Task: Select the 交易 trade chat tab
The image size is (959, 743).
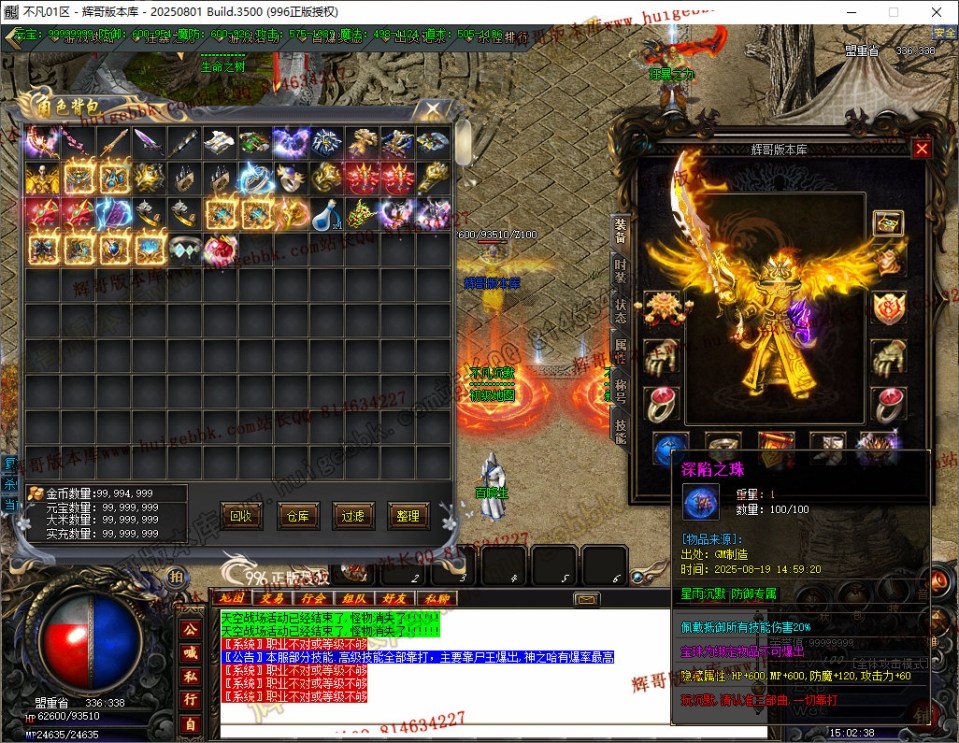Action: (271, 598)
